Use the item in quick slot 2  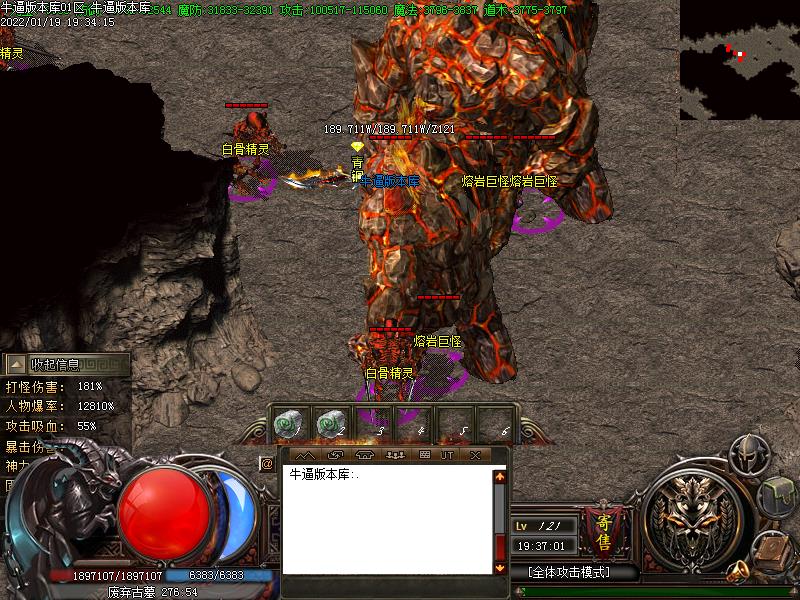point(331,424)
